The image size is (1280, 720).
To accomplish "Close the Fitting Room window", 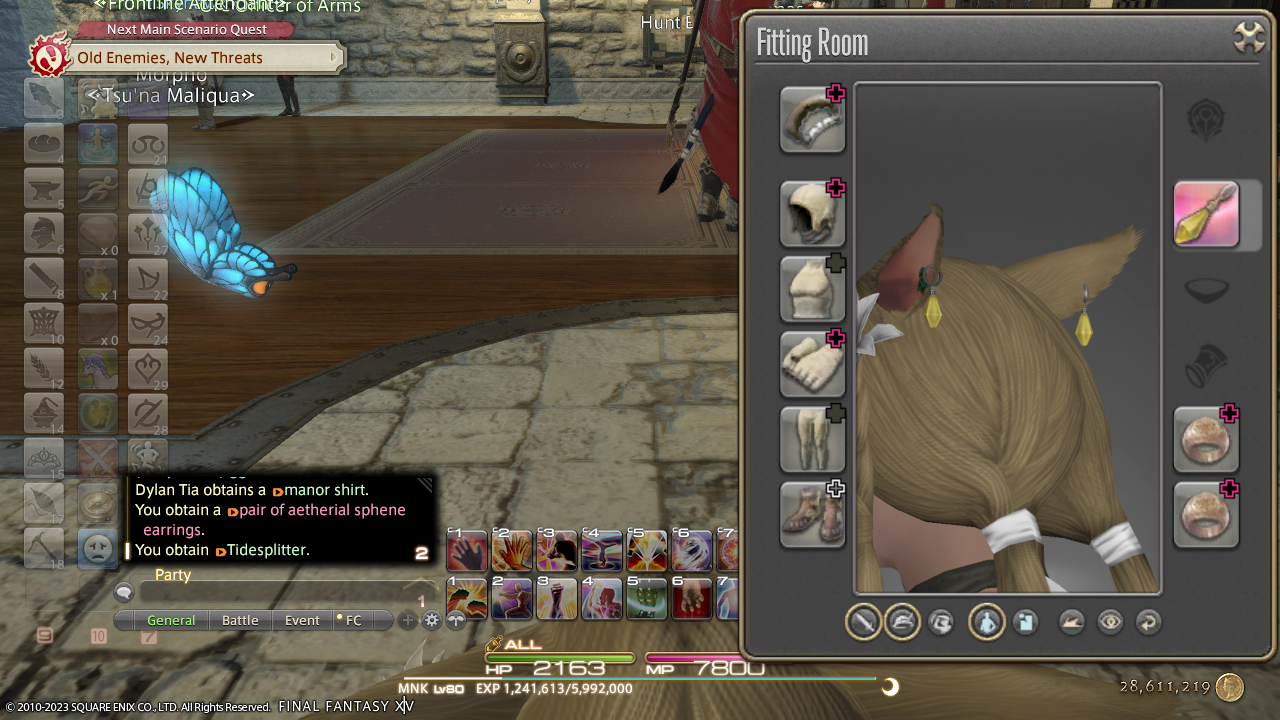I will tap(1249, 38).
